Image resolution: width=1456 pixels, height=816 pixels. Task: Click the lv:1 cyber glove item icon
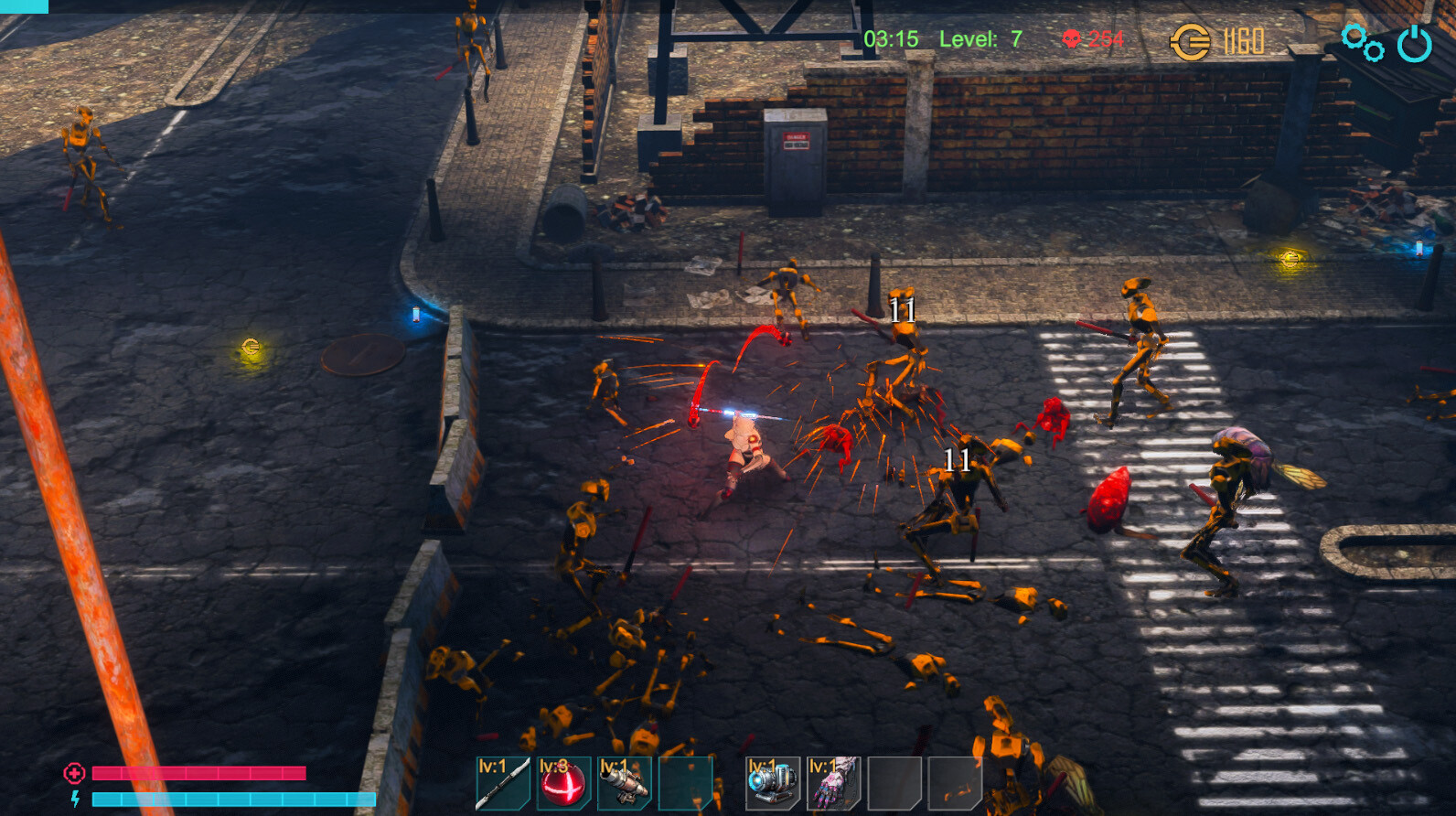(x=834, y=784)
